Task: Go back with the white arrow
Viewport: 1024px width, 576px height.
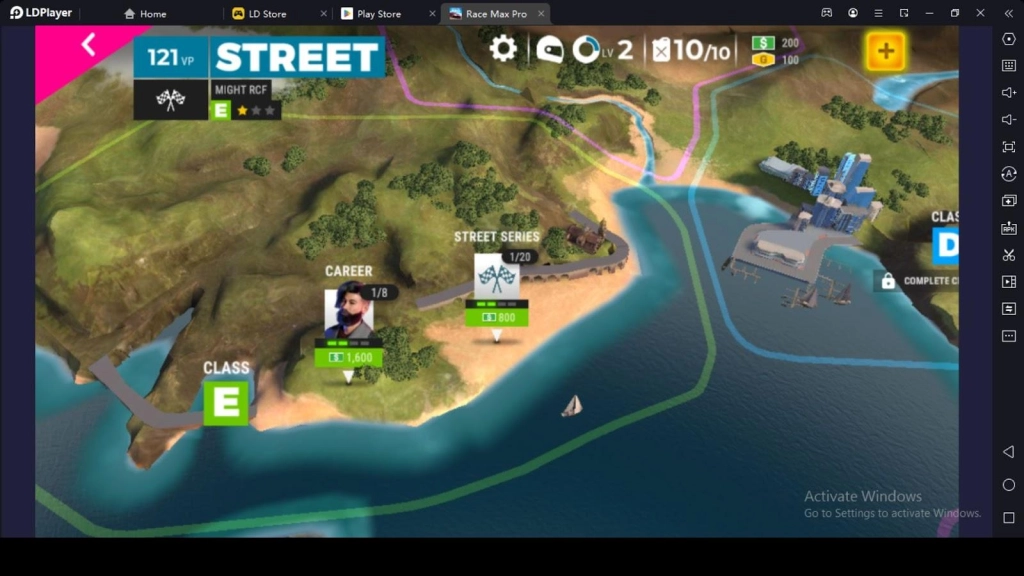Action: pos(88,45)
